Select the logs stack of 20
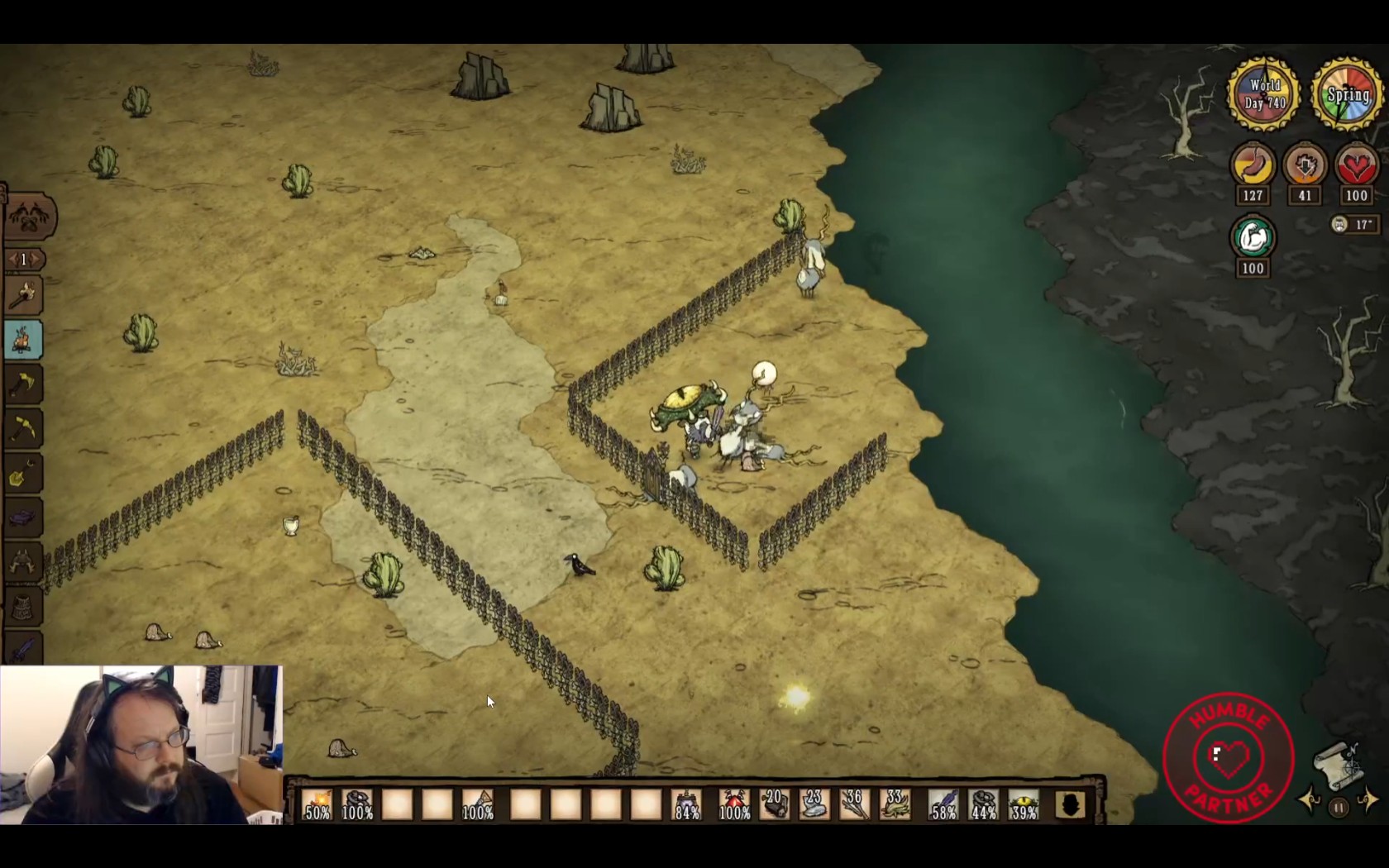This screenshot has height=868, width=1389. click(x=775, y=804)
